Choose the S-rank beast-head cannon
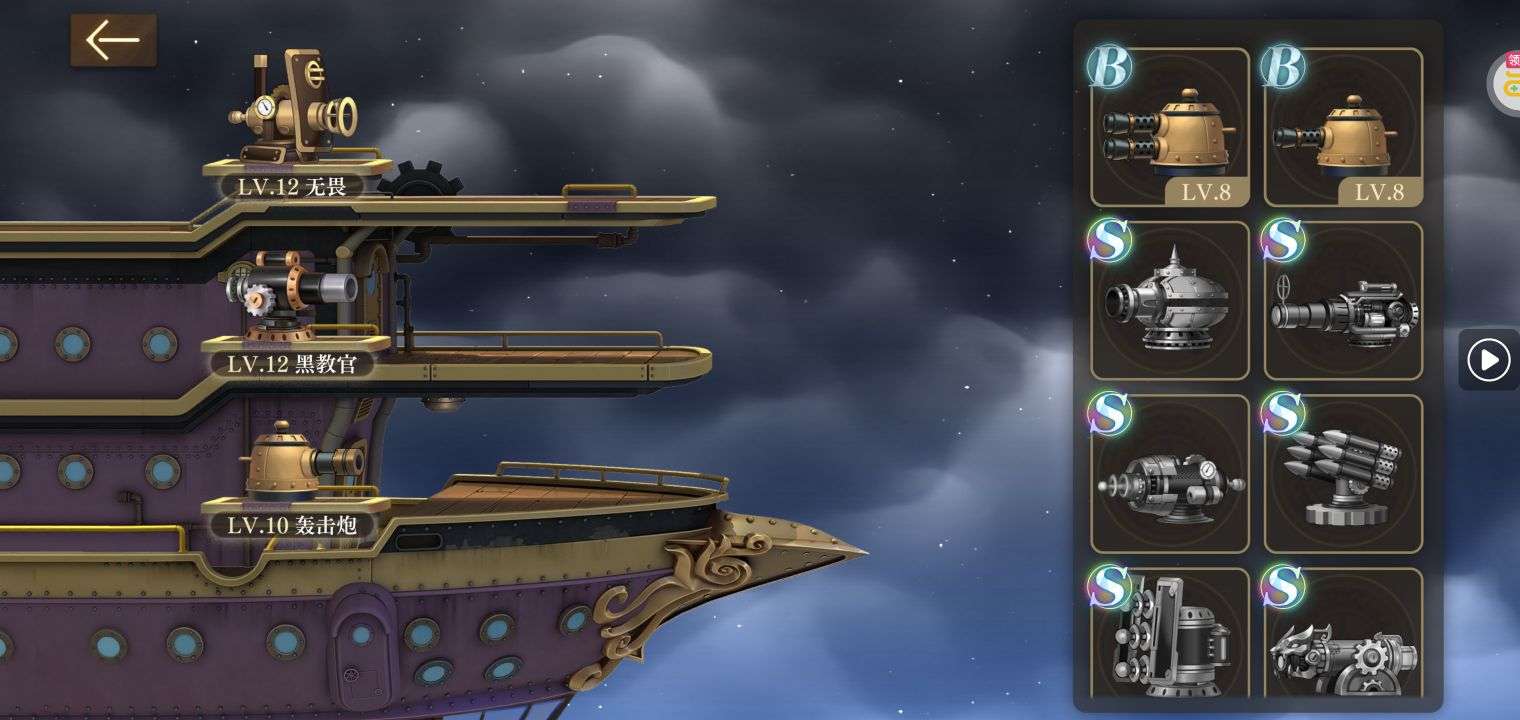Screen dimensions: 1520x720 (1343, 635)
